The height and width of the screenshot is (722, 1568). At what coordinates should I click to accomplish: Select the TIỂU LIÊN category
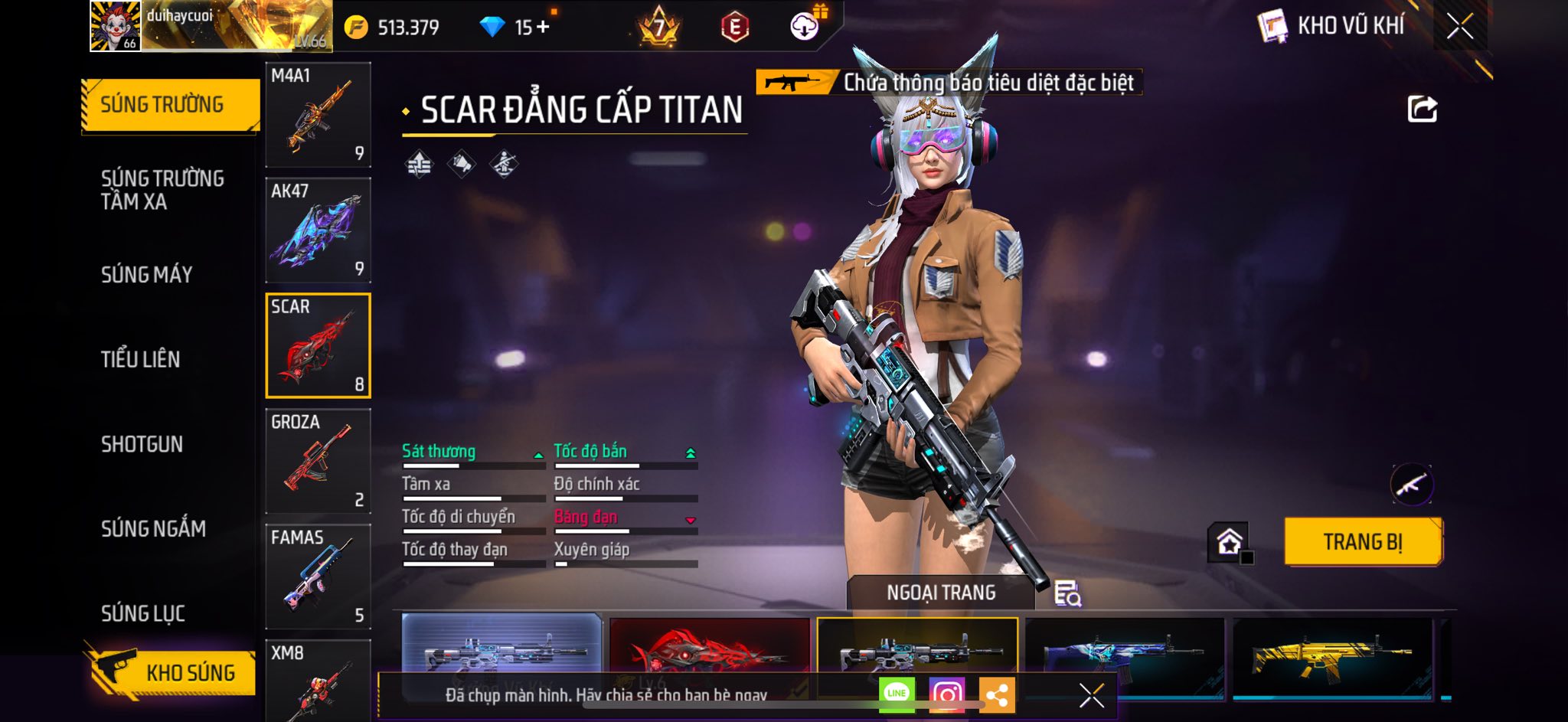coord(140,359)
